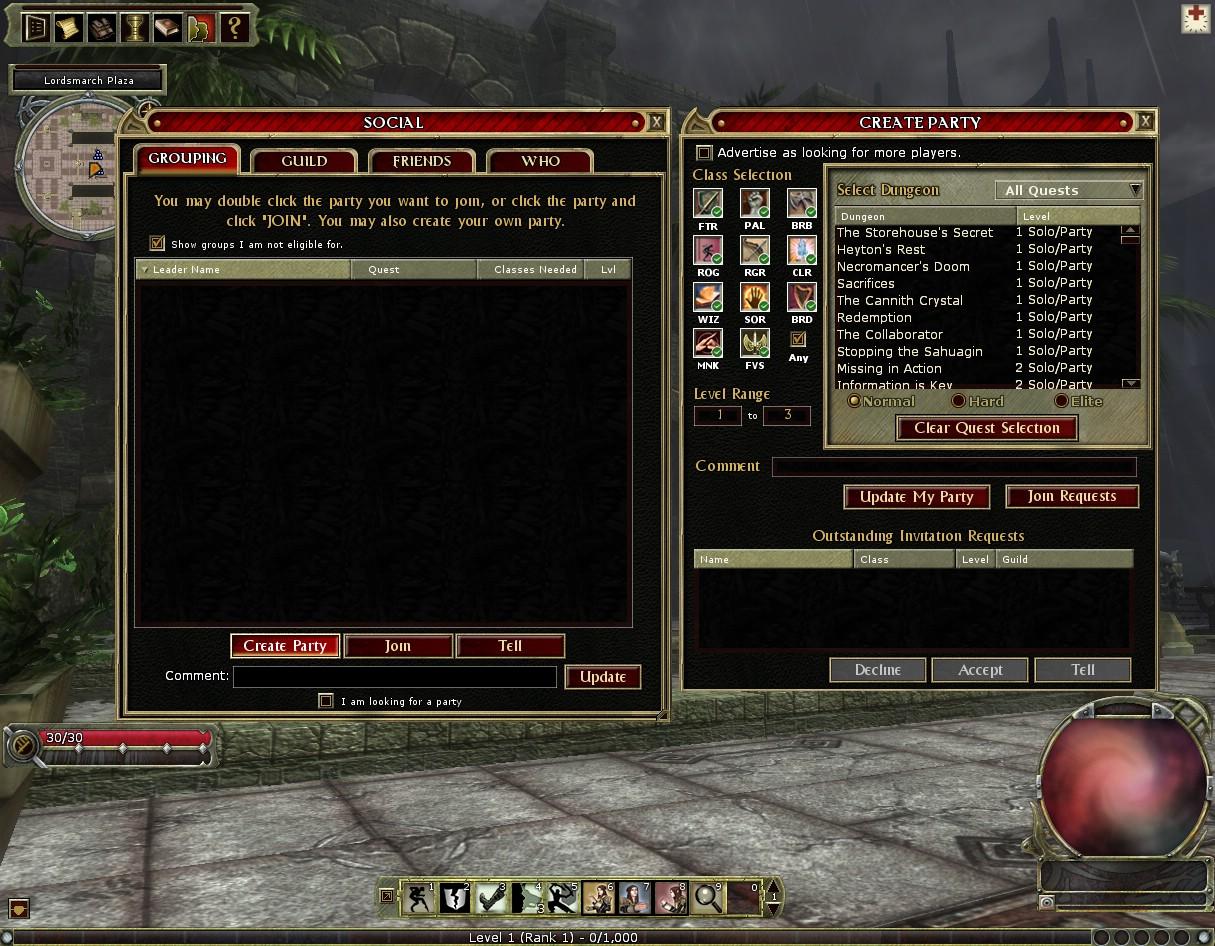Close the Social window

click(656, 122)
